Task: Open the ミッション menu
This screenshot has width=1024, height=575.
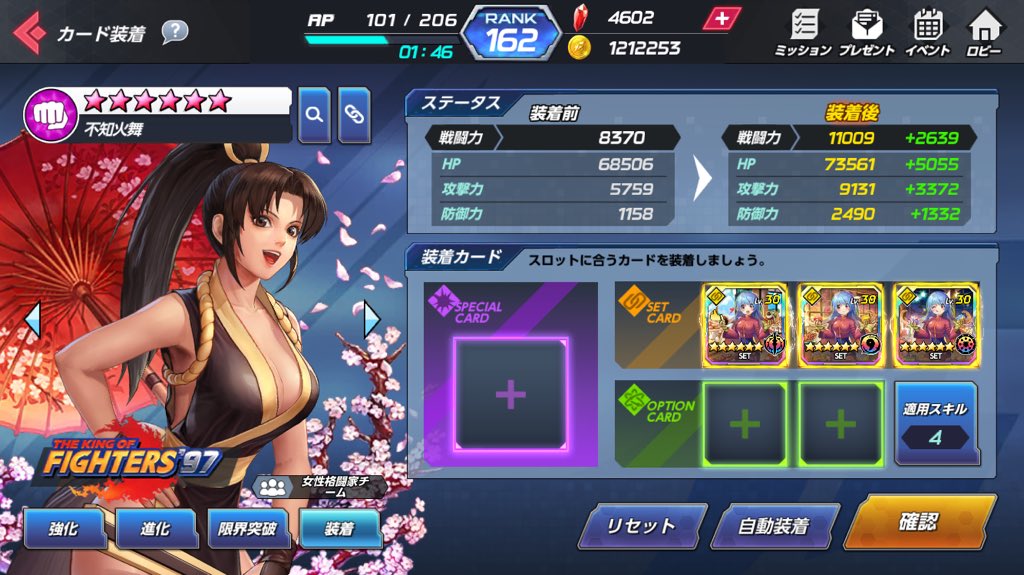Action: coord(803,31)
